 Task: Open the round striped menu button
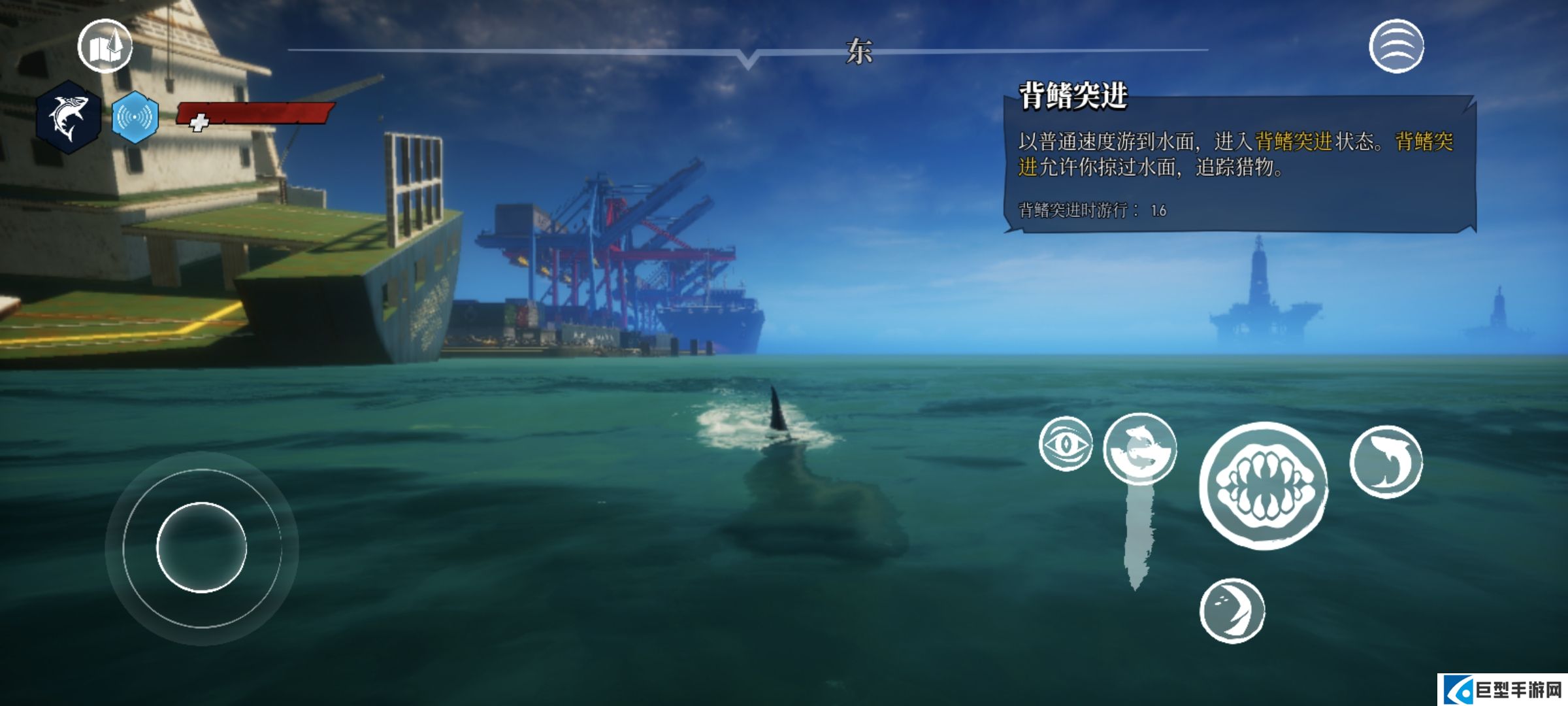point(1396,46)
